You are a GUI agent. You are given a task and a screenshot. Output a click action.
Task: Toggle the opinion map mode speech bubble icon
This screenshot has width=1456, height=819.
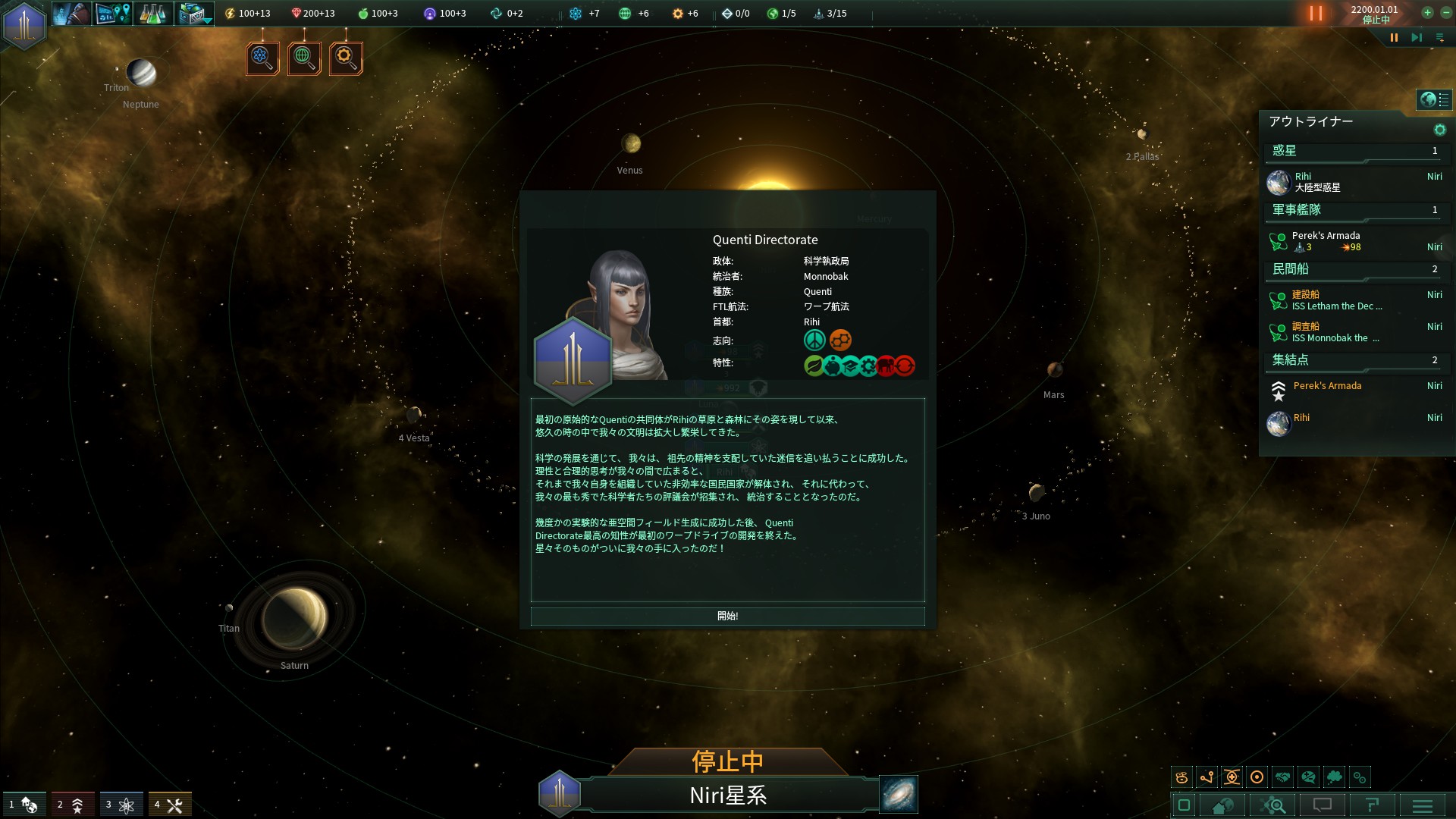tap(1310, 777)
